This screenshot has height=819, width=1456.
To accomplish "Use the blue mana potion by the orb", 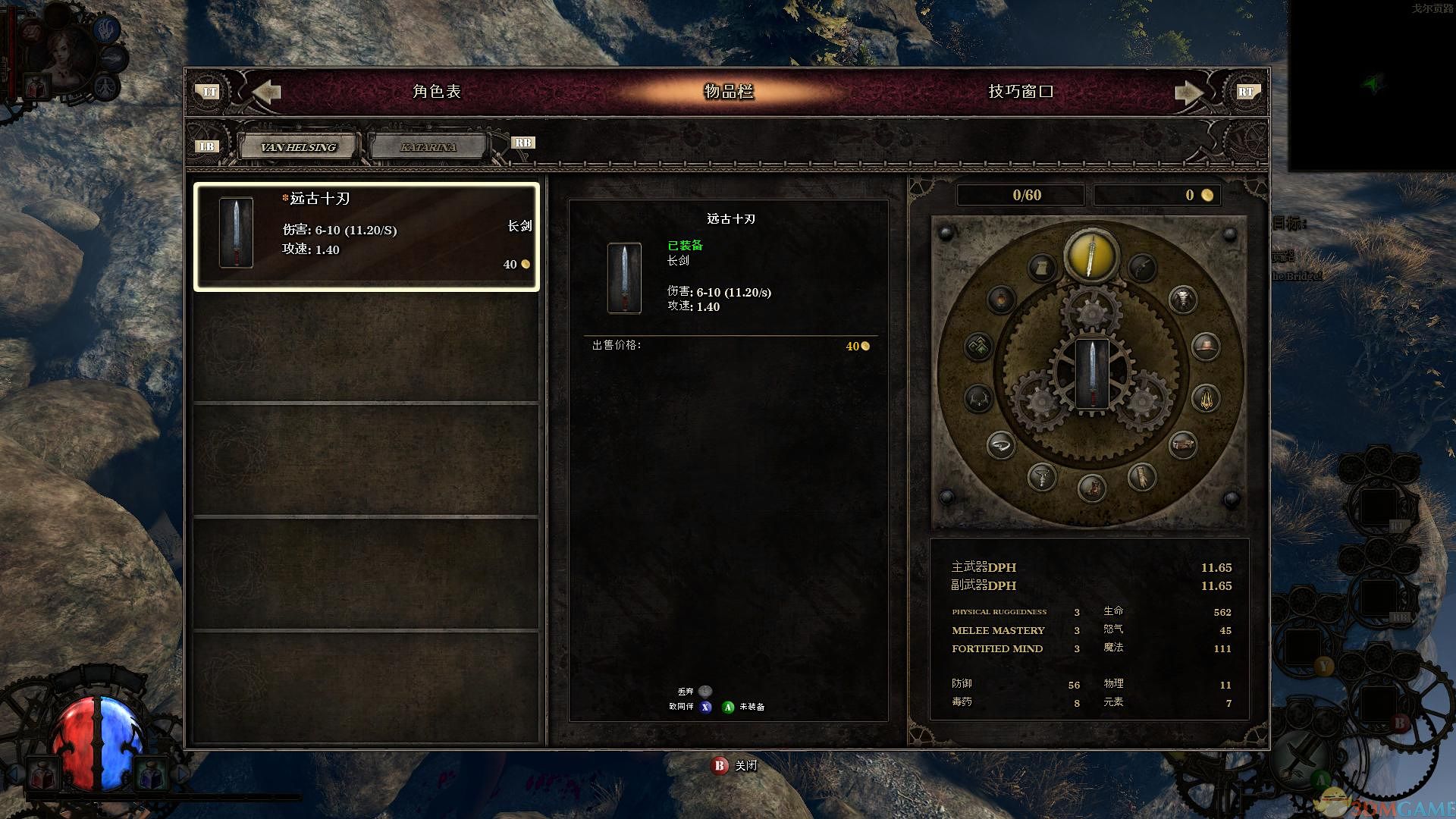I will click(150, 775).
